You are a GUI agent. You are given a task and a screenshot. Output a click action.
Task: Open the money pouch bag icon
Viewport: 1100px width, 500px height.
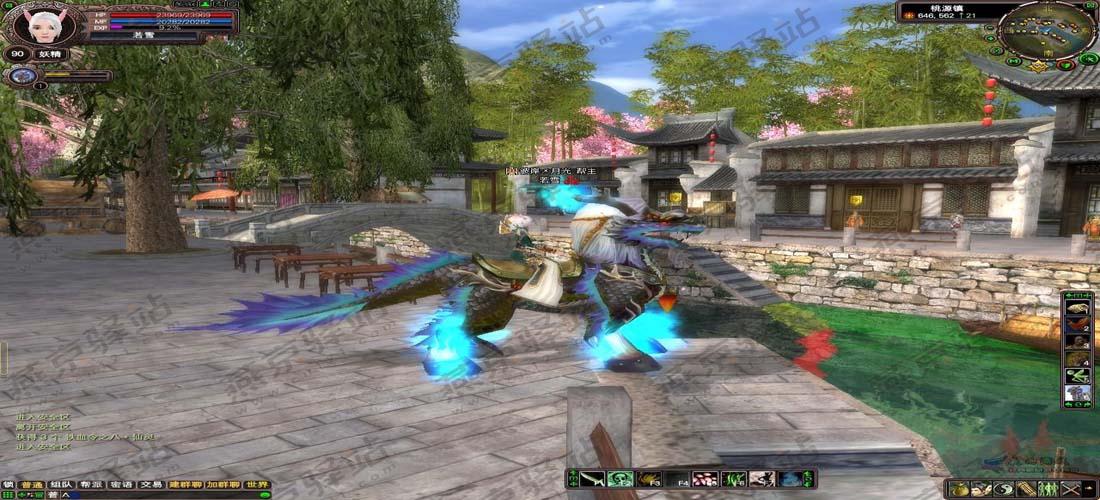960,489
